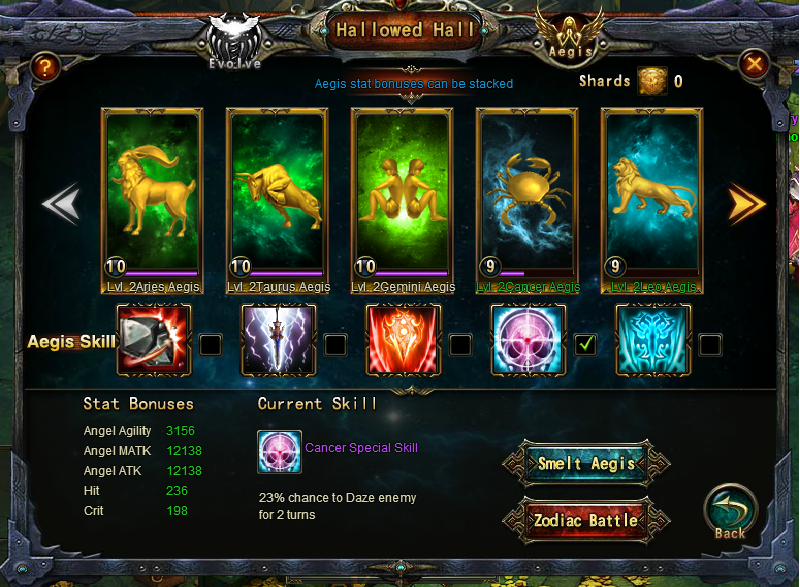Open the help question mark

tap(44, 67)
